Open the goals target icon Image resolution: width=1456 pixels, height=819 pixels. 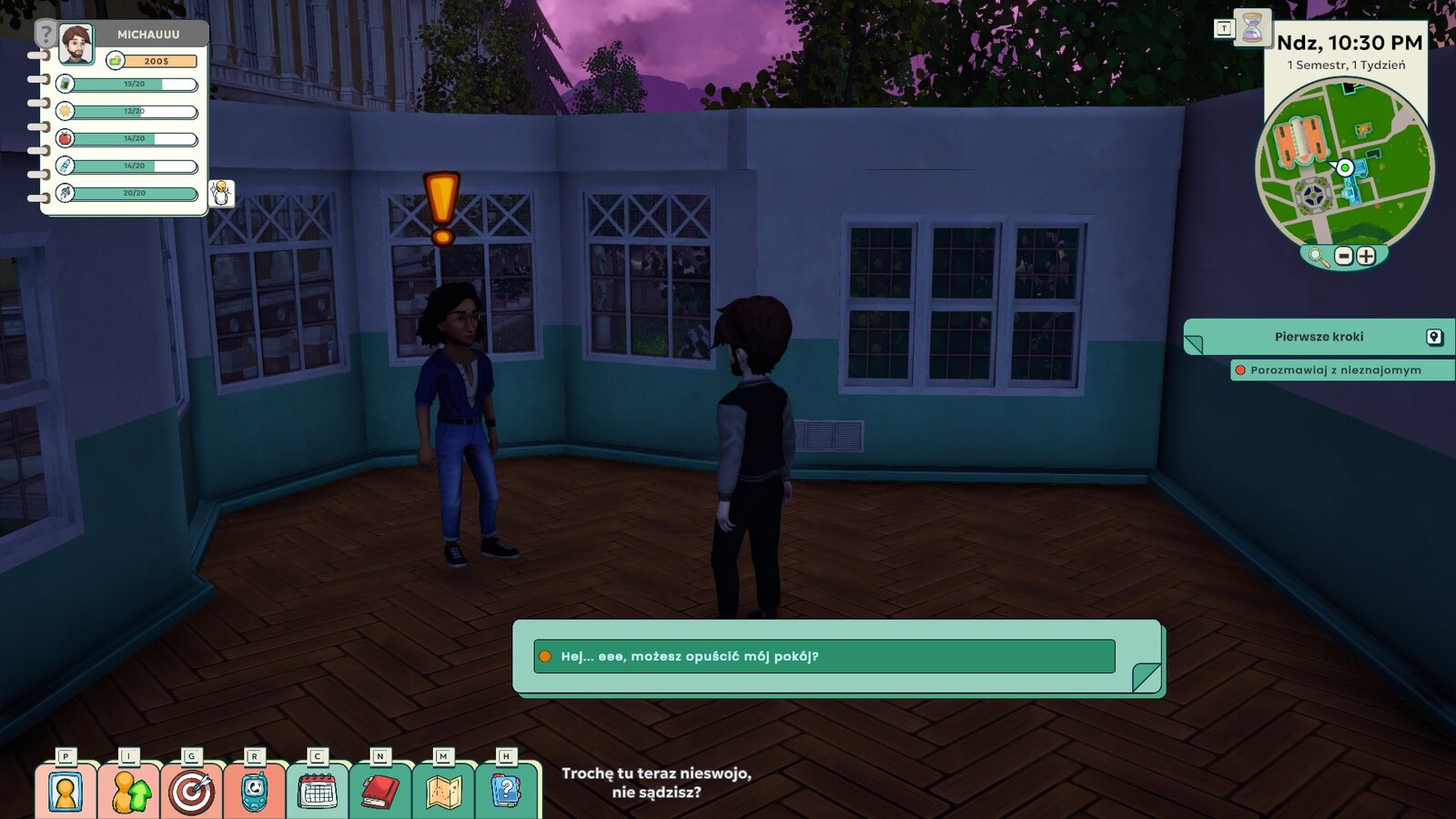191,792
